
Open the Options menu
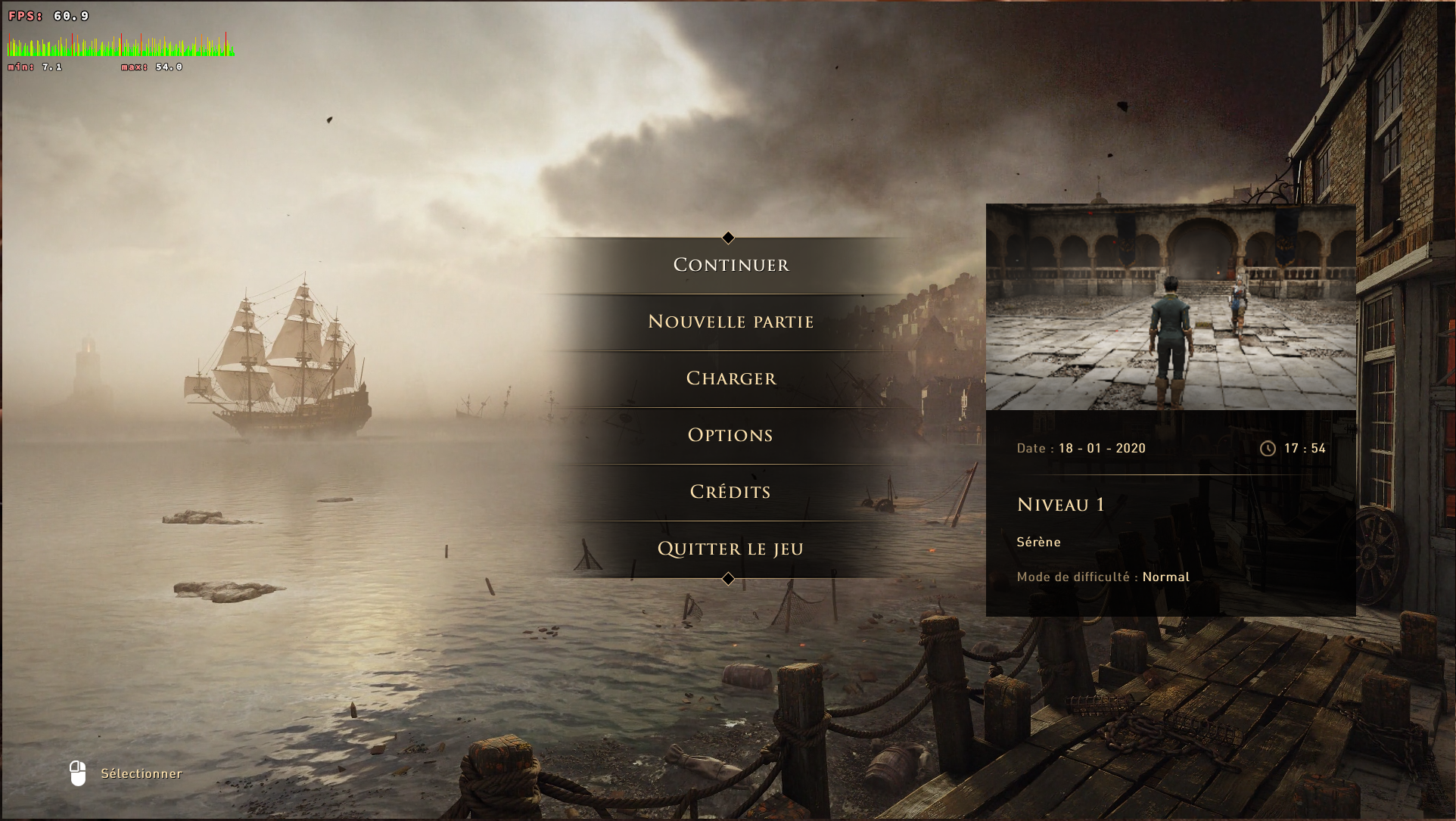click(730, 435)
